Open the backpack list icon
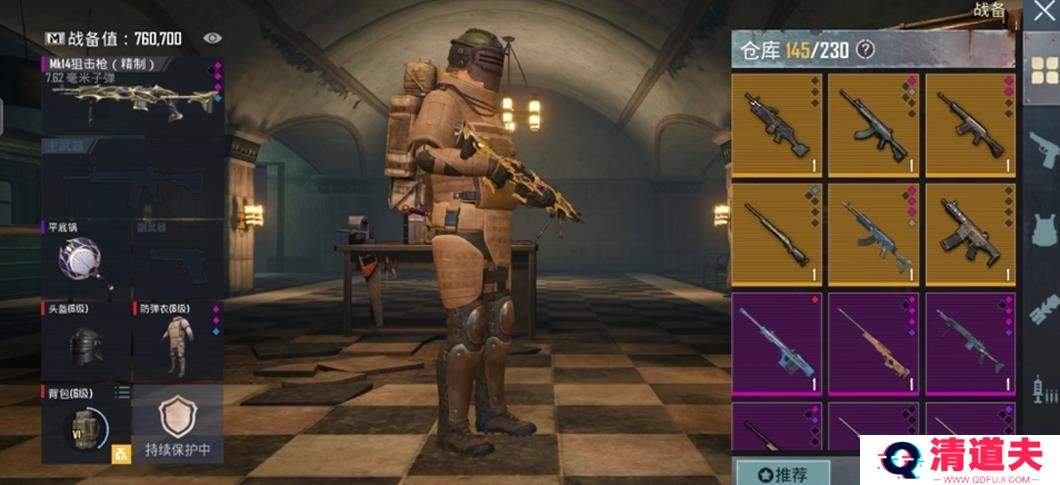This screenshot has height=485, width=1060. 121,392
